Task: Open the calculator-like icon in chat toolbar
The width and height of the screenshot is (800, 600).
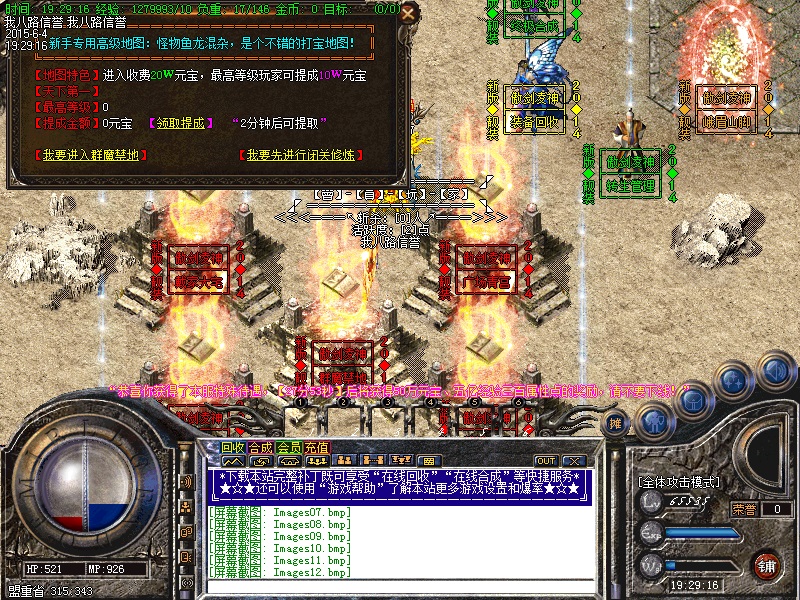Action: coord(428,461)
